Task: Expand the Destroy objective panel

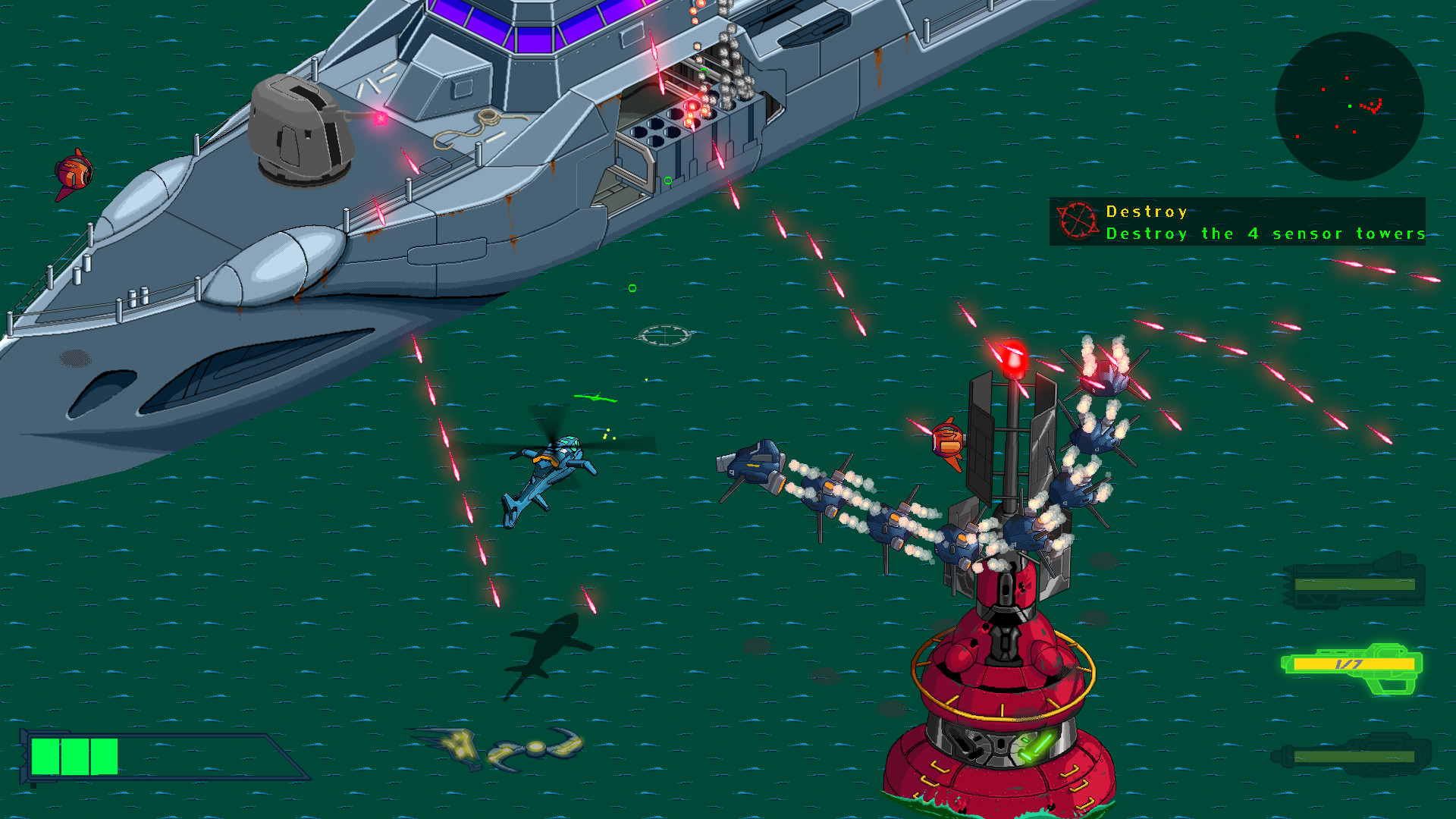Action: click(1244, 222)
